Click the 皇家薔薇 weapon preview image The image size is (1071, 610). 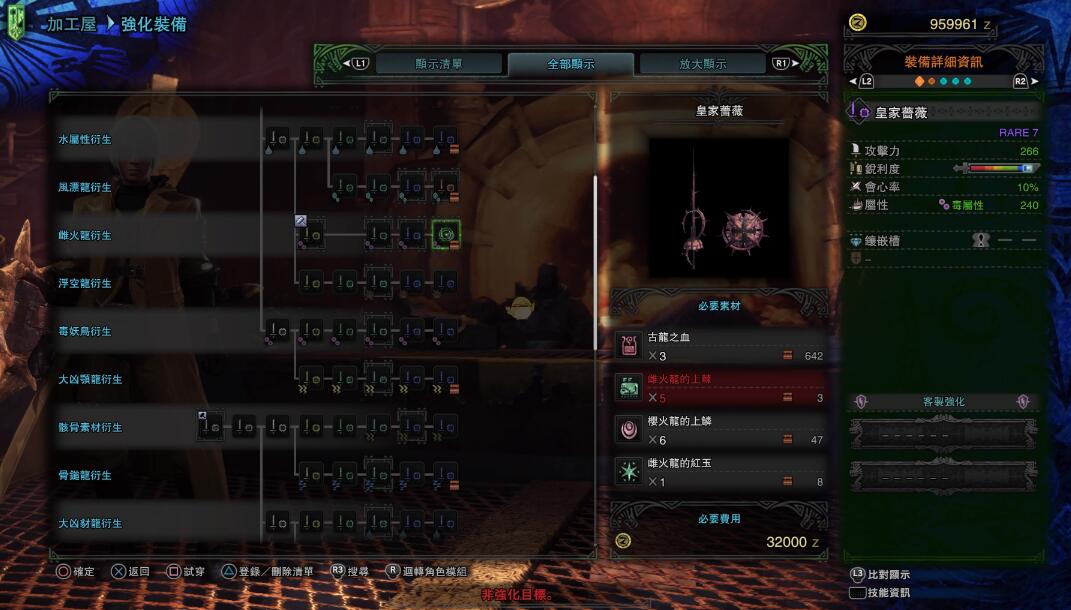pos(719,208)
